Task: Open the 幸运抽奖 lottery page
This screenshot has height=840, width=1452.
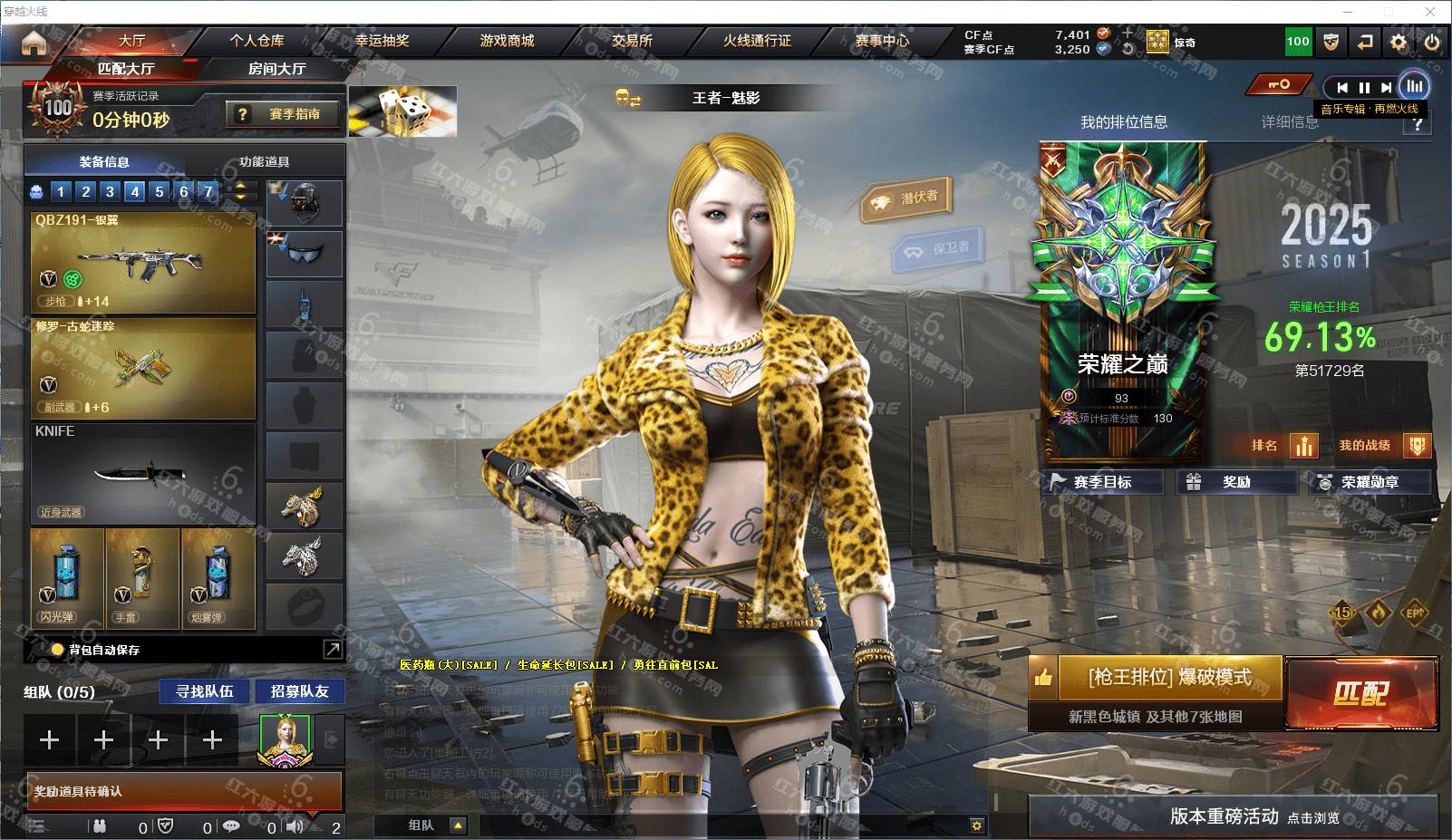Action: coord(382,41)
